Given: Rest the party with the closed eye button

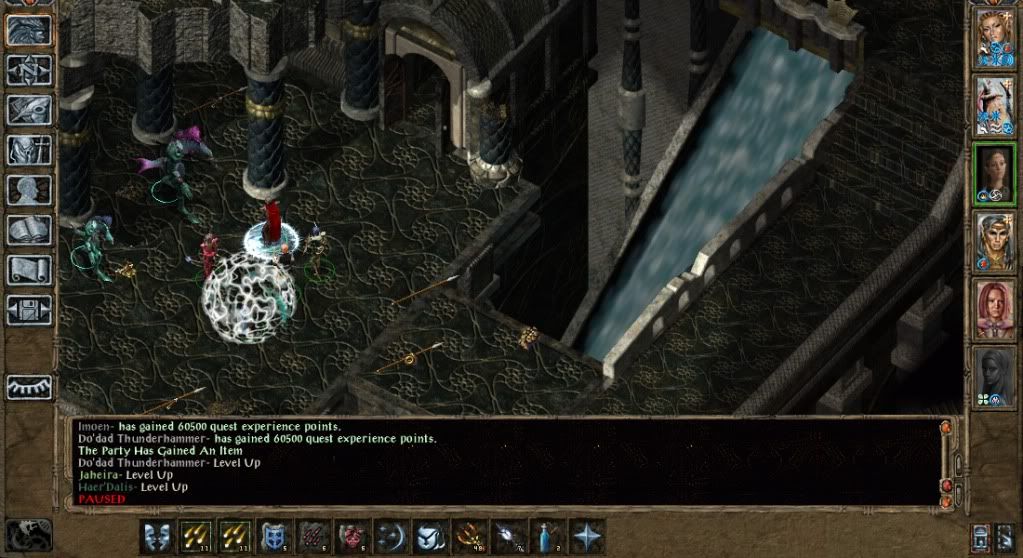Looking at the screenshot, I should [x=29, y=386].
